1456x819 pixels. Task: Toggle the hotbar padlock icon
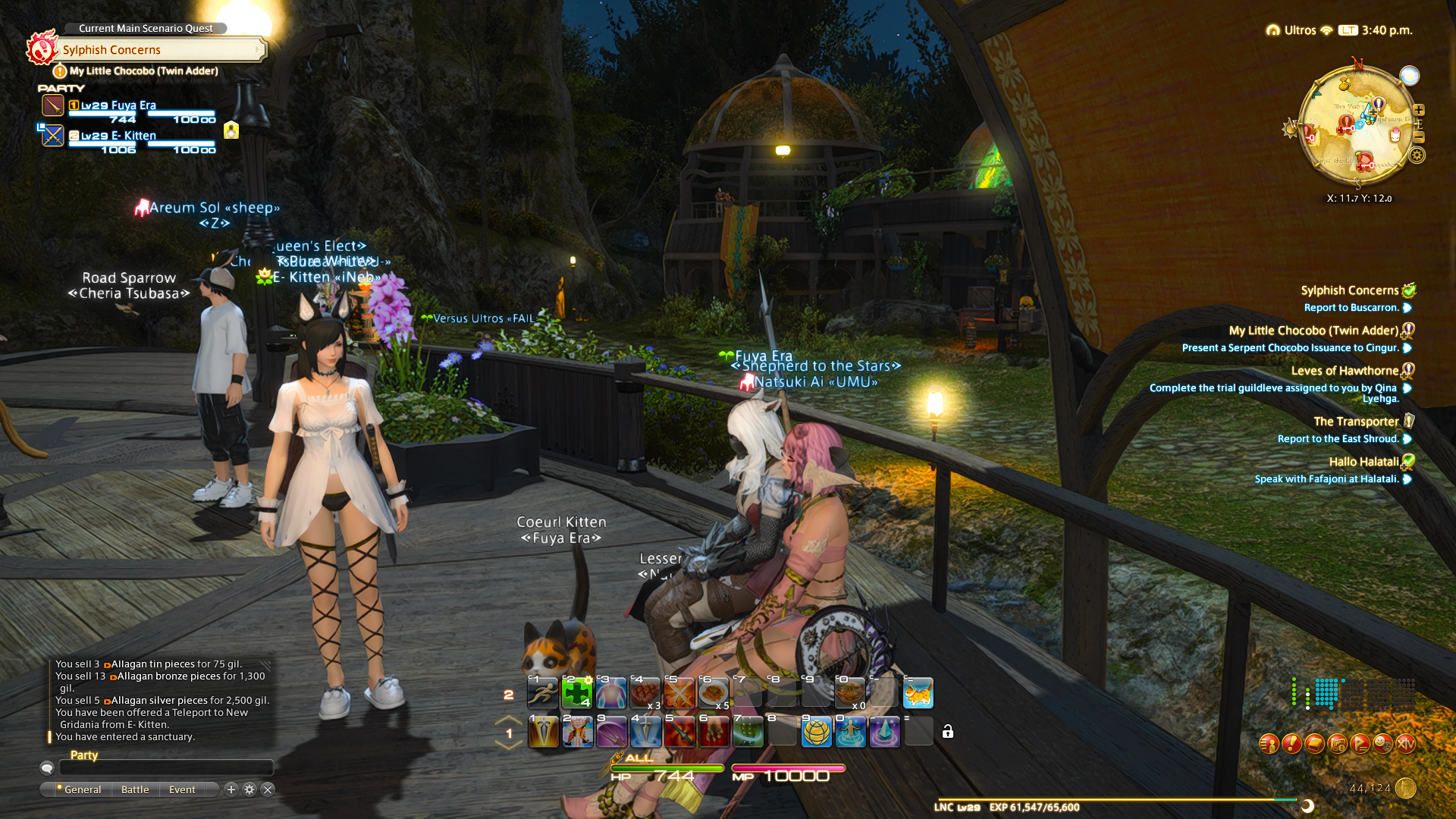click(x=948, y=732)
